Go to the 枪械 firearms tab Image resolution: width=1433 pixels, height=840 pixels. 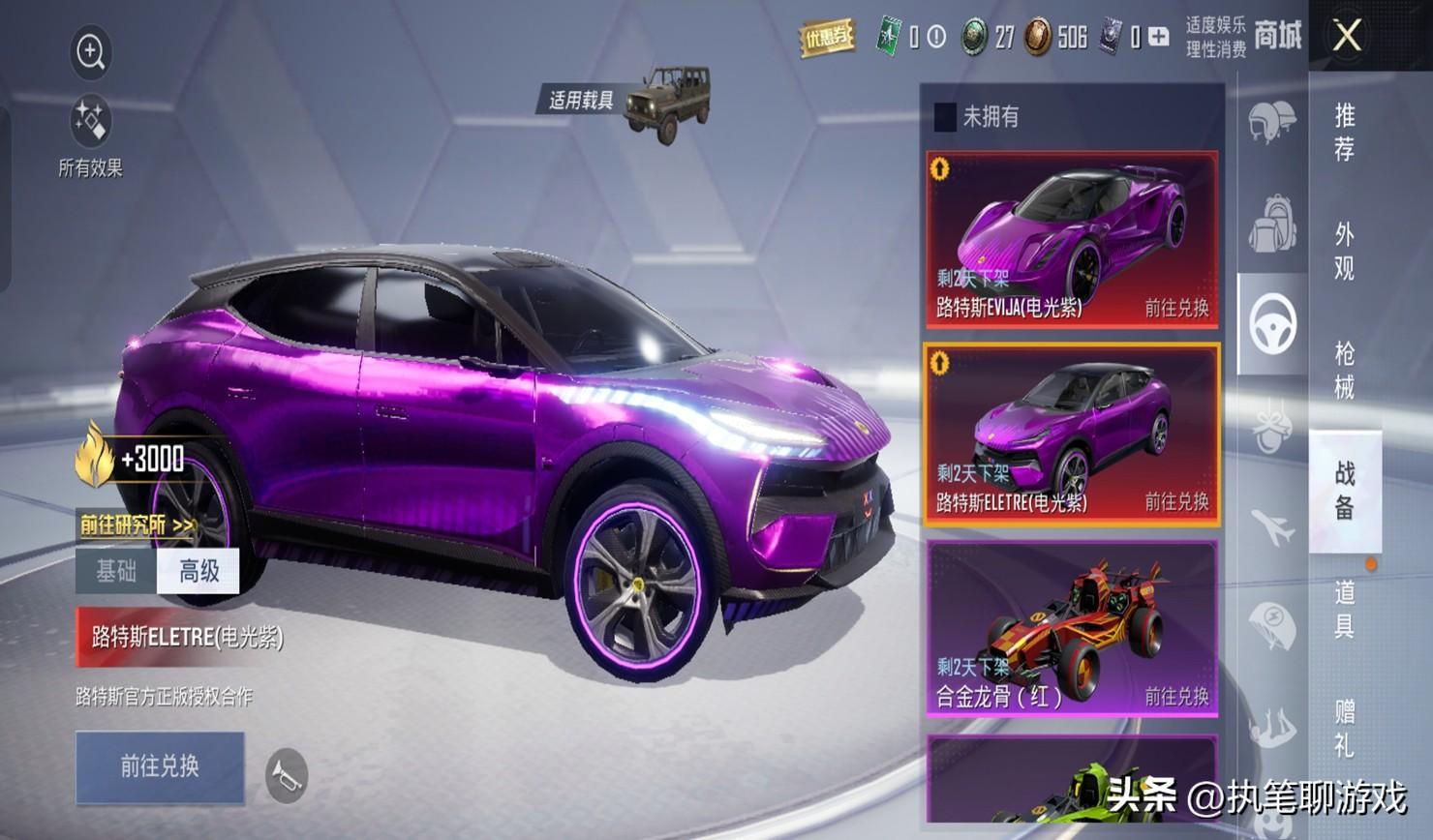[x=1345, y=370]
